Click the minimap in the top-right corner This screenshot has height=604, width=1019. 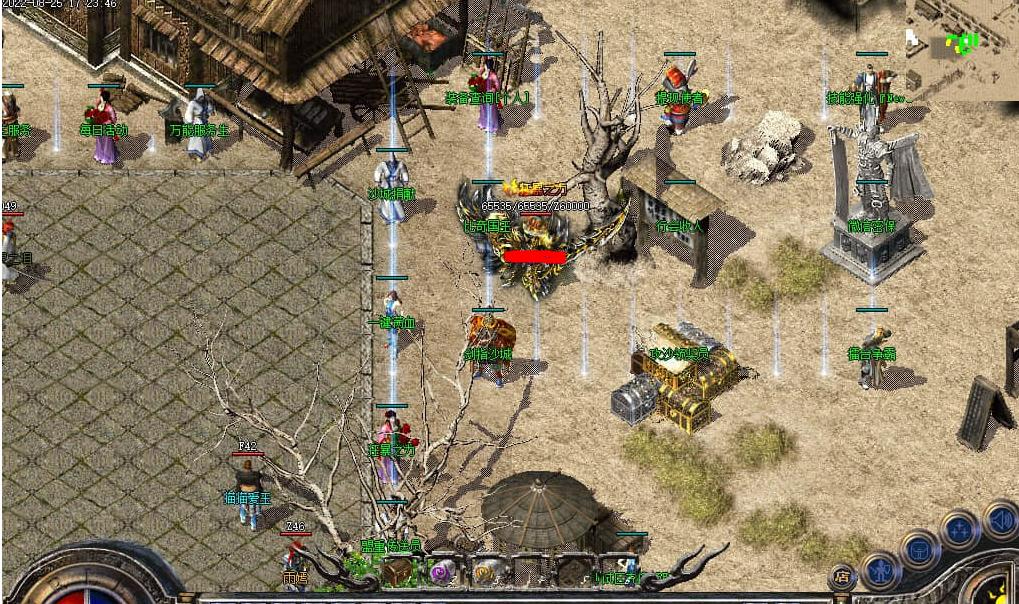click(962, 50)
